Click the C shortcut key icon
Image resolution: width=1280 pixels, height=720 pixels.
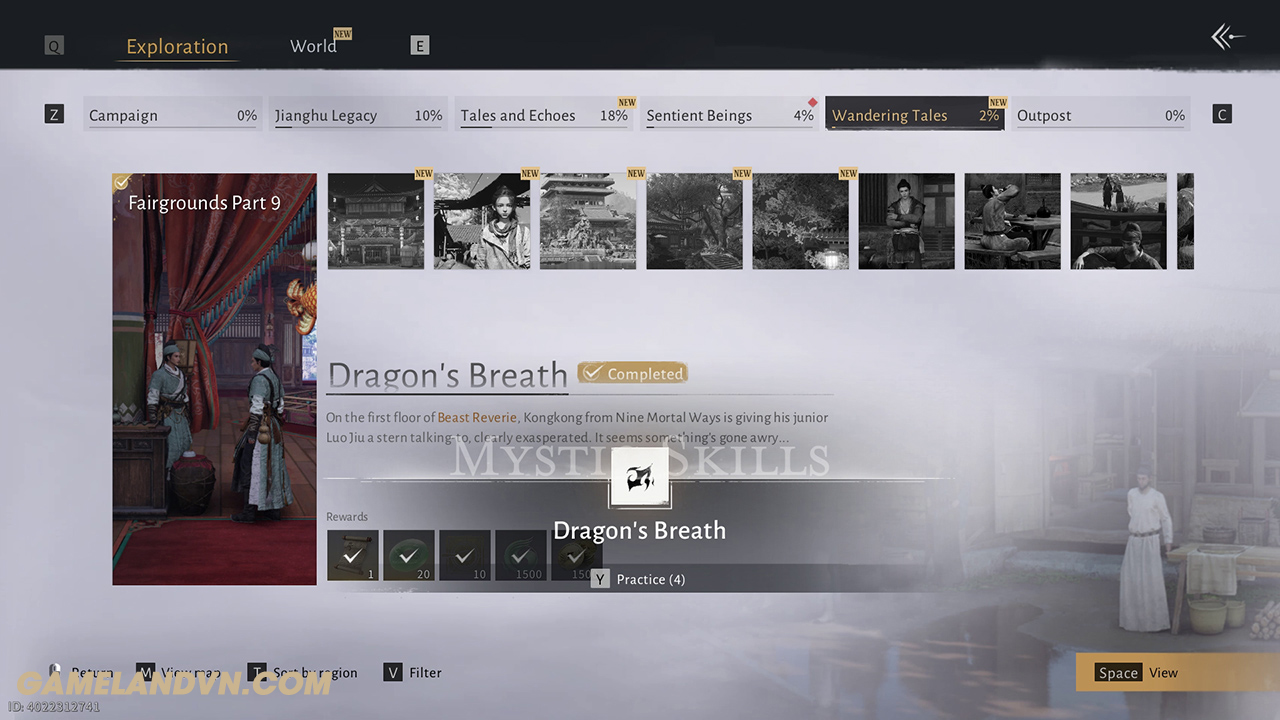click(1221, 113)
